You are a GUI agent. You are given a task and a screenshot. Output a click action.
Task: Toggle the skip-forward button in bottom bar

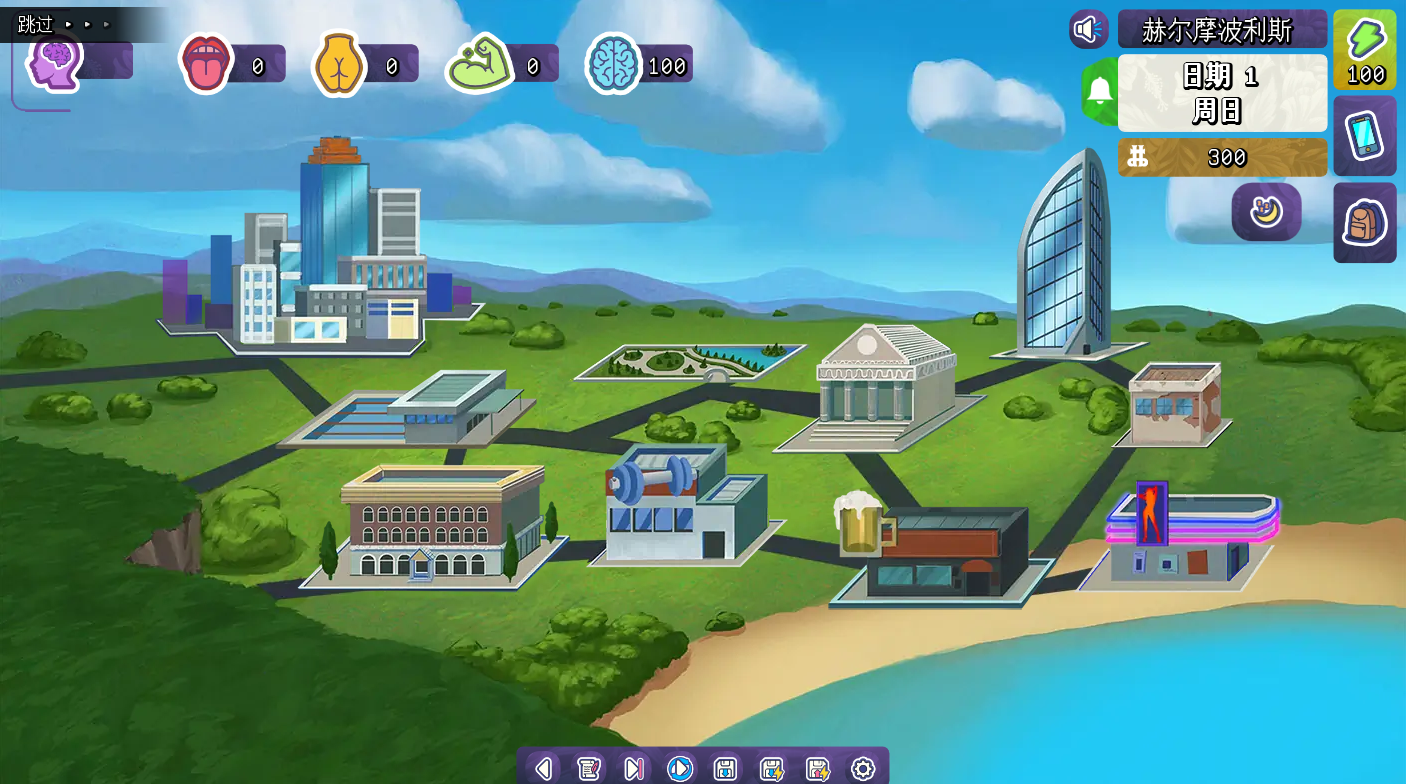[634, 768]
